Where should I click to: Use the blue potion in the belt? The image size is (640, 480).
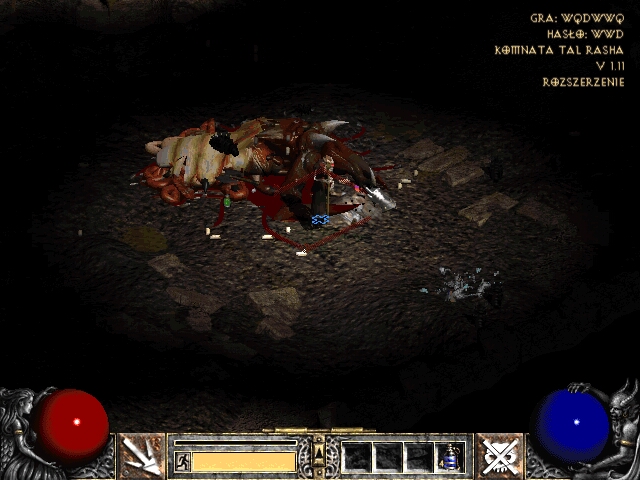[x=451, y=457]
